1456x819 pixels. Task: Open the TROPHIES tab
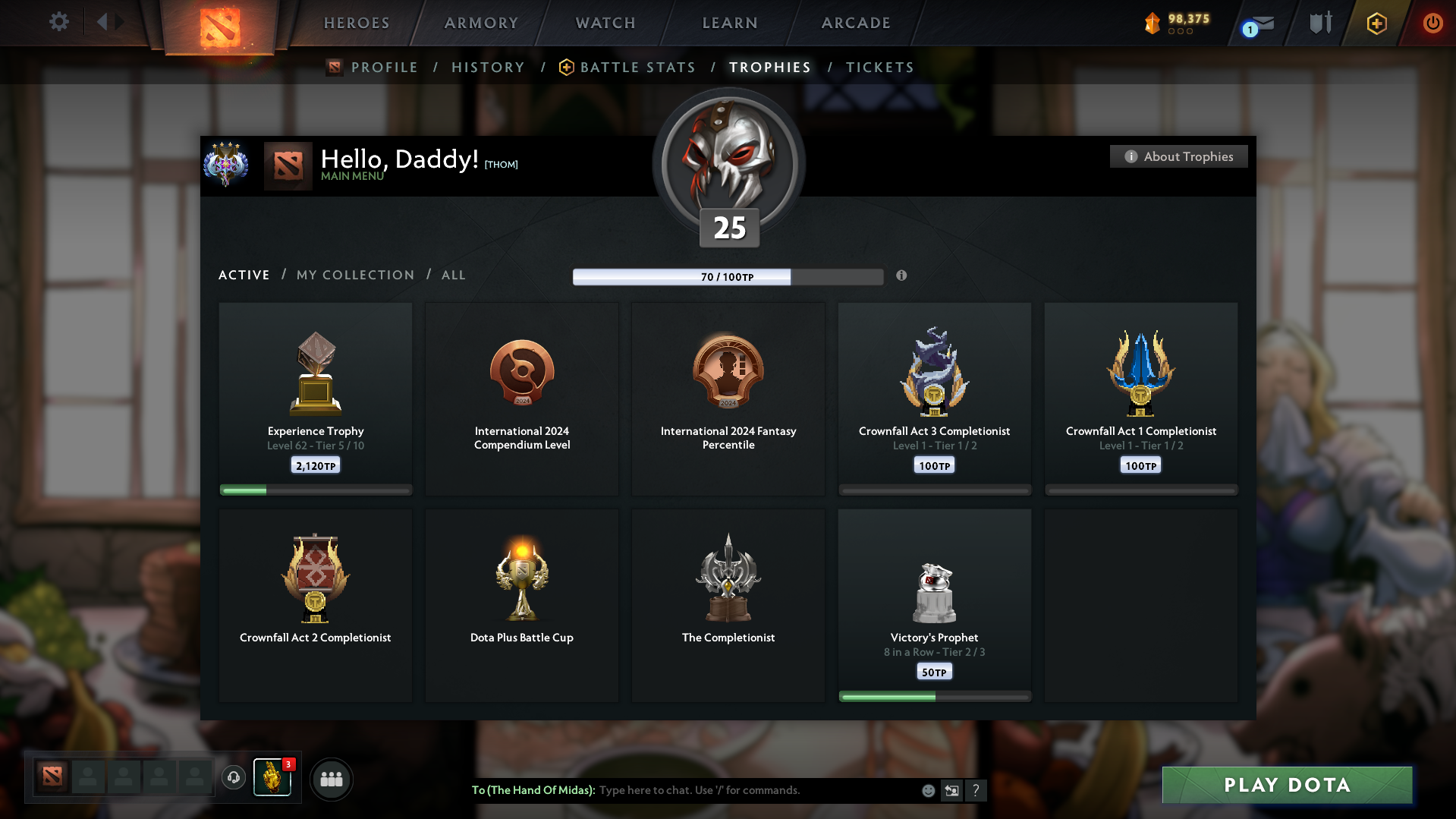click(x=769, y=67)
